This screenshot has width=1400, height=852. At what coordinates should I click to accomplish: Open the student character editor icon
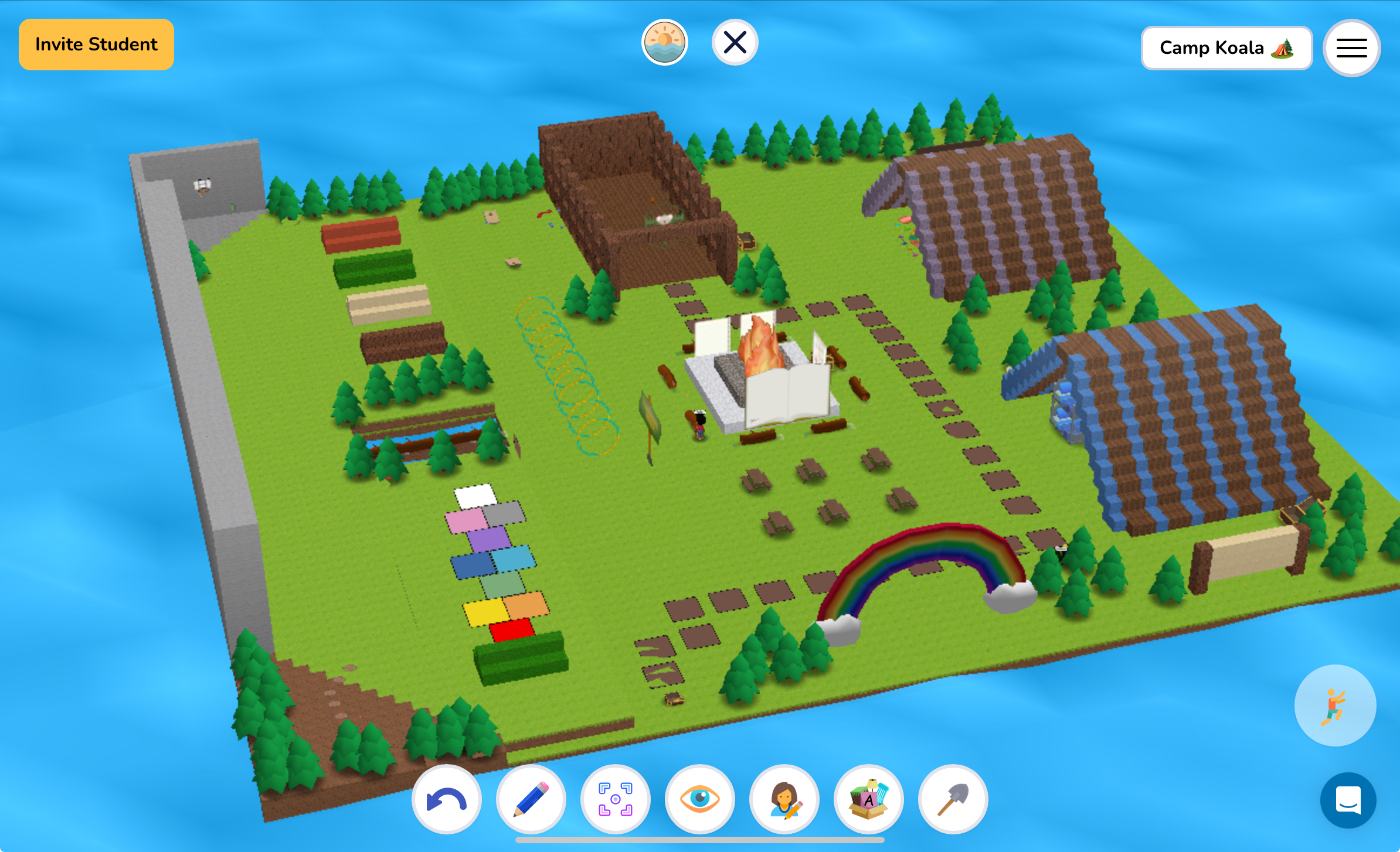tap(784, 799)
